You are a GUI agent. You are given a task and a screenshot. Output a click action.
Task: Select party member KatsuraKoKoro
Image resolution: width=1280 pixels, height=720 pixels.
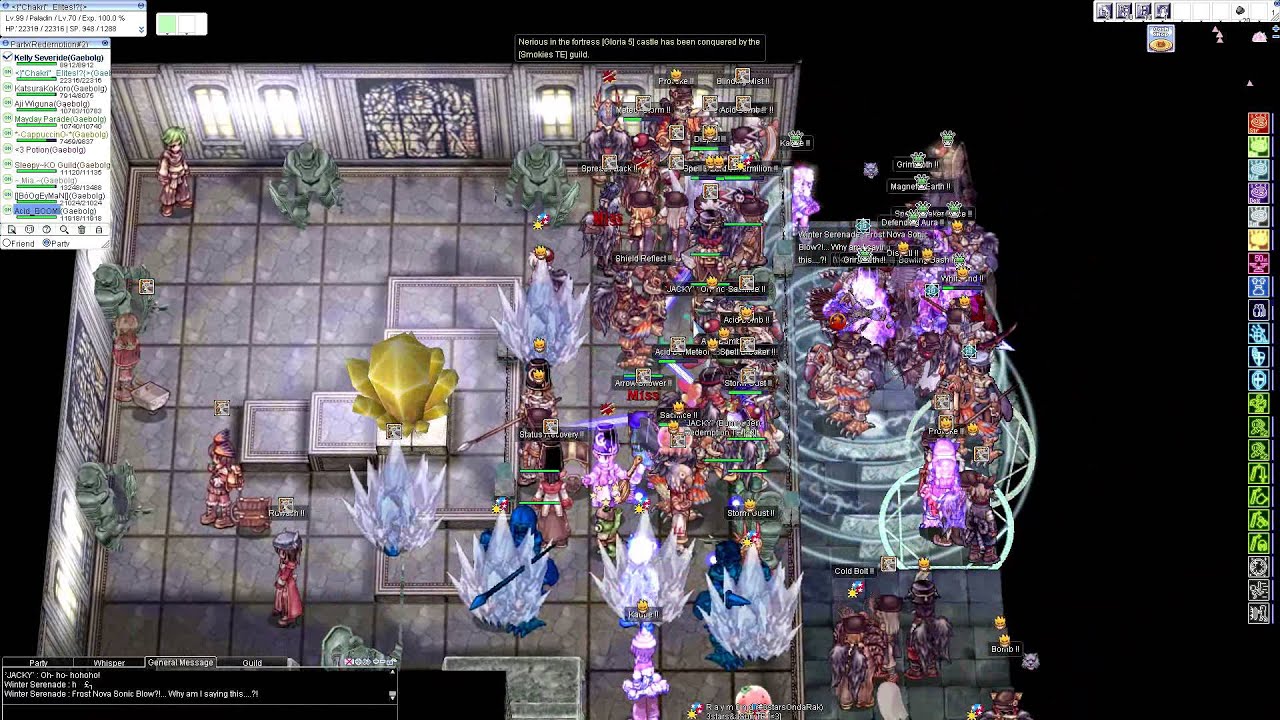pos(52,89)
